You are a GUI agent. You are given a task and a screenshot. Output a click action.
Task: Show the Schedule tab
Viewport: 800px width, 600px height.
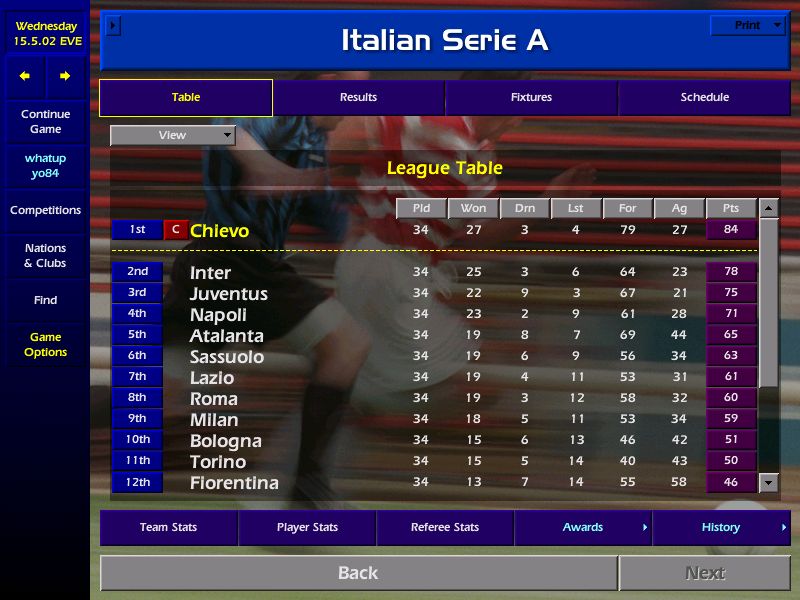click(704, 97)
